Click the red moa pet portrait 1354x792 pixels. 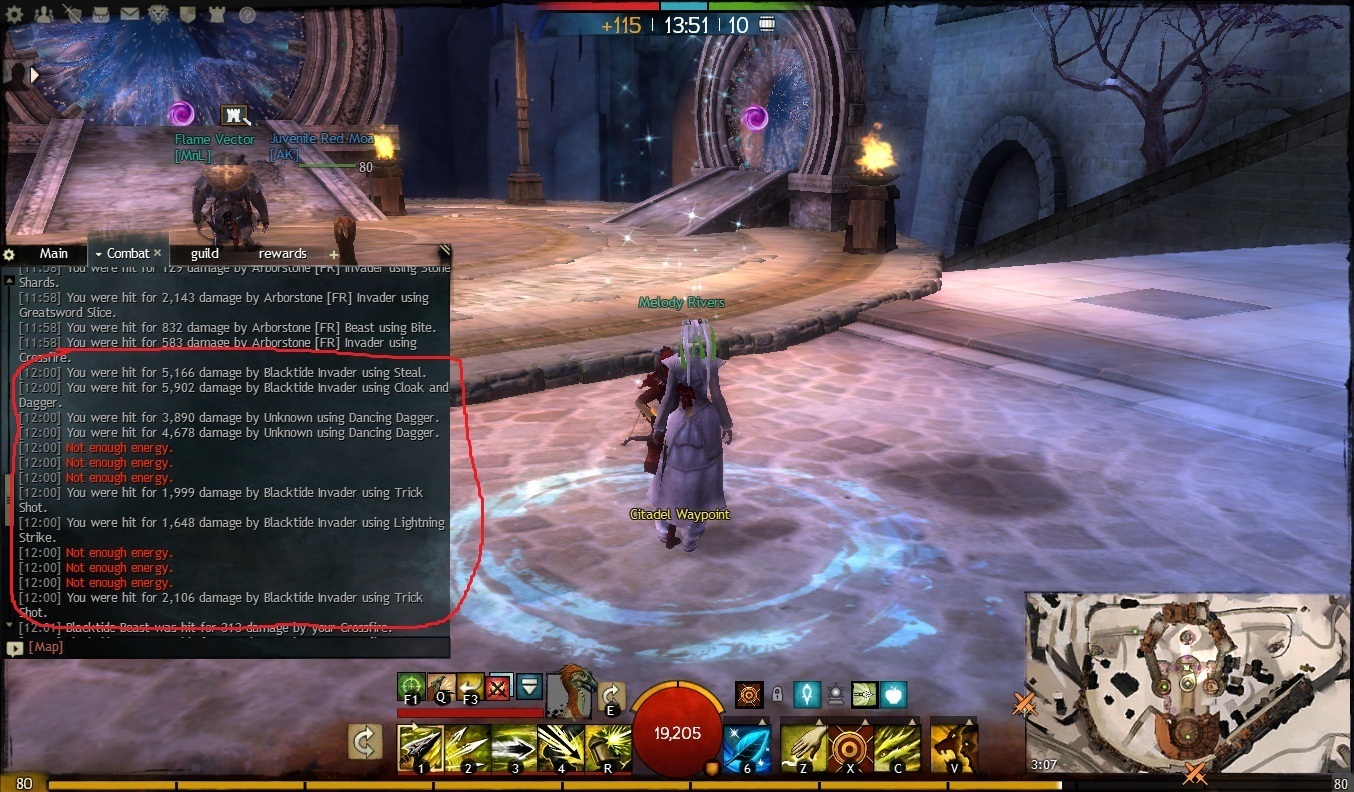point(573,690)
